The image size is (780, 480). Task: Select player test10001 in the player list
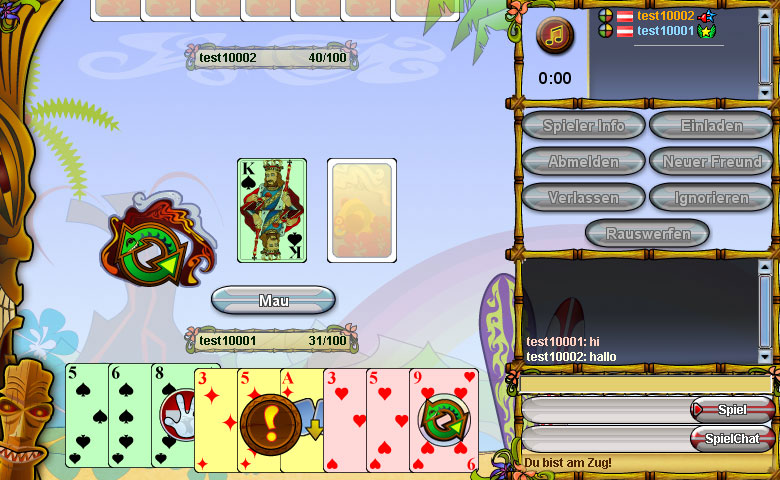(x=665, y=31)
